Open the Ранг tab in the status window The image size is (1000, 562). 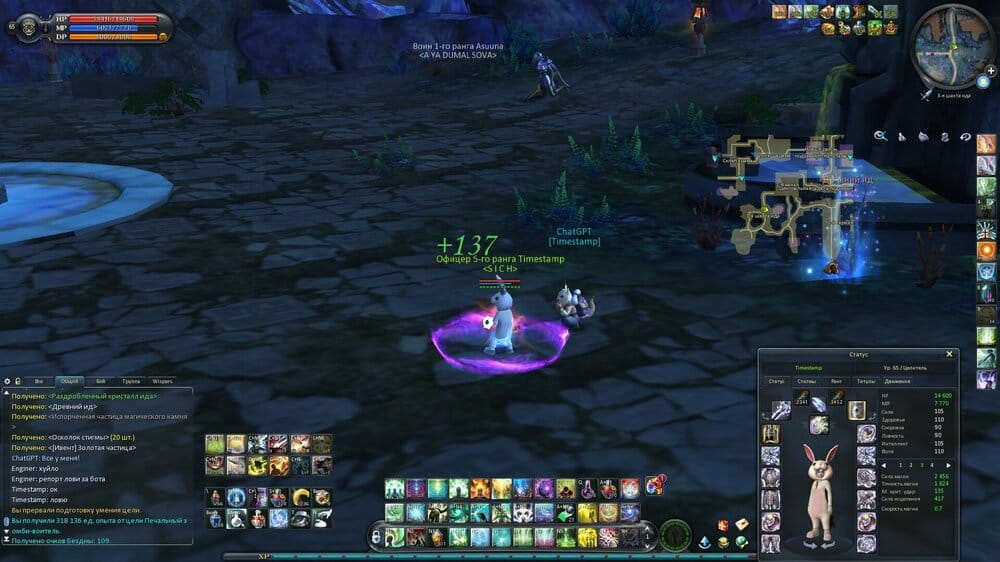point(836,381)
